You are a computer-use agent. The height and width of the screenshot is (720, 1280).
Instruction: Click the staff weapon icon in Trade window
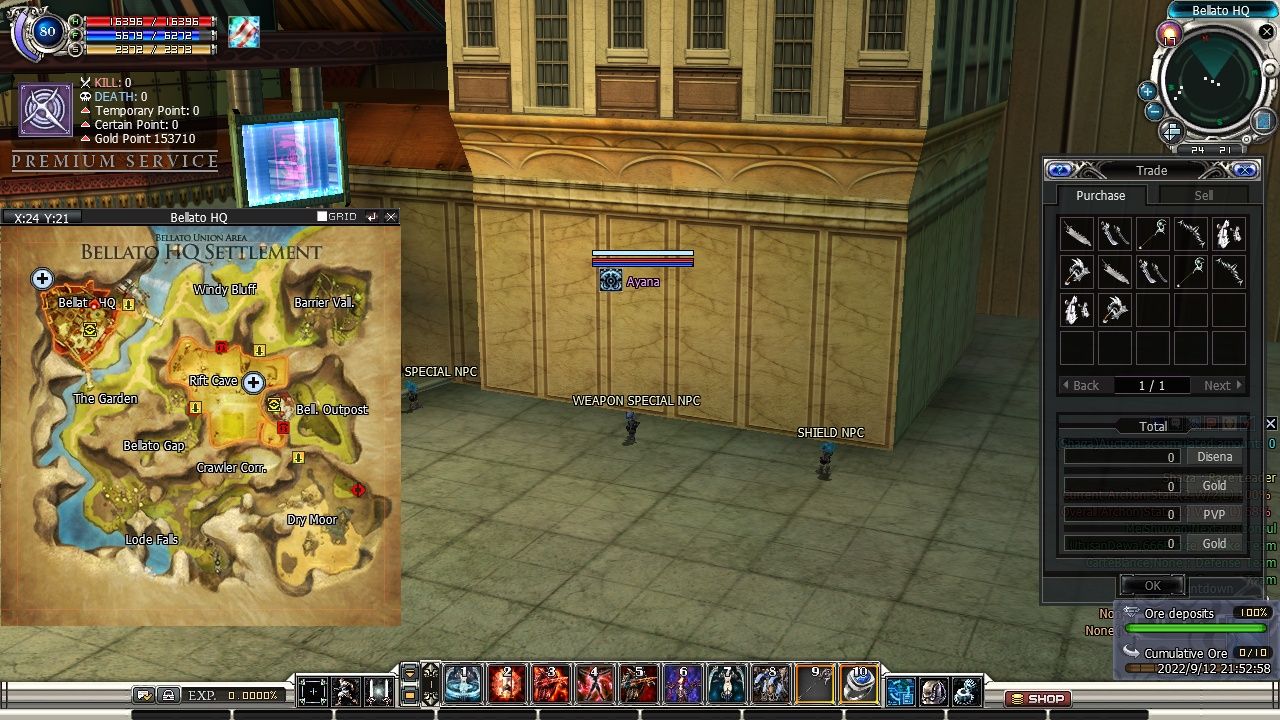(1153, 233)
